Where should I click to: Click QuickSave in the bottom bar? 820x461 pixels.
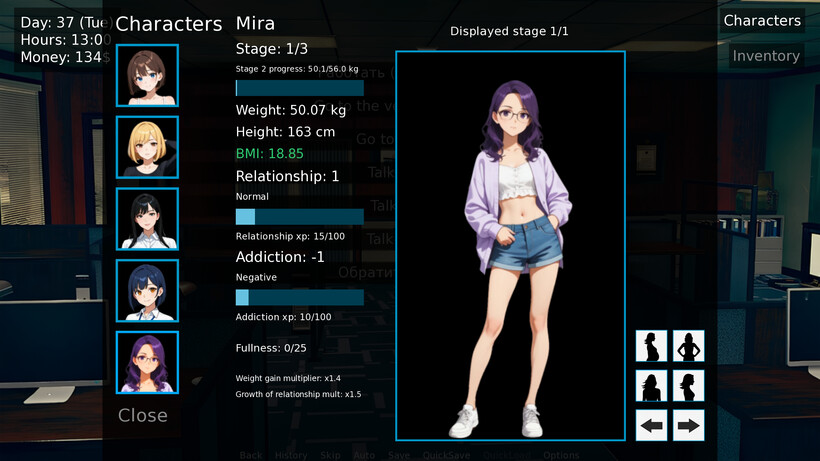[446, 455]
